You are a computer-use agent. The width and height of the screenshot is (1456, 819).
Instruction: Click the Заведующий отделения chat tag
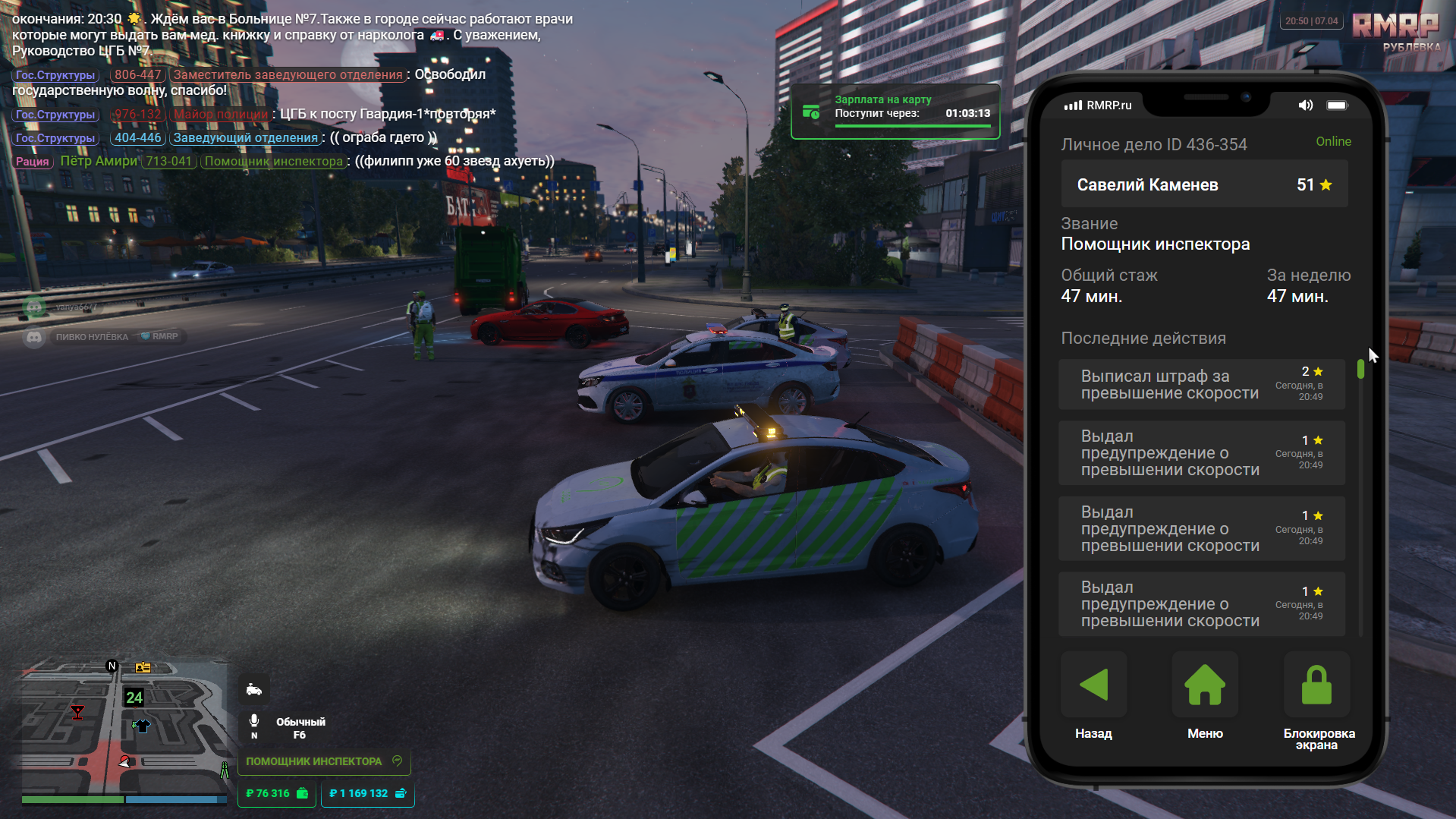pos(245,138)
